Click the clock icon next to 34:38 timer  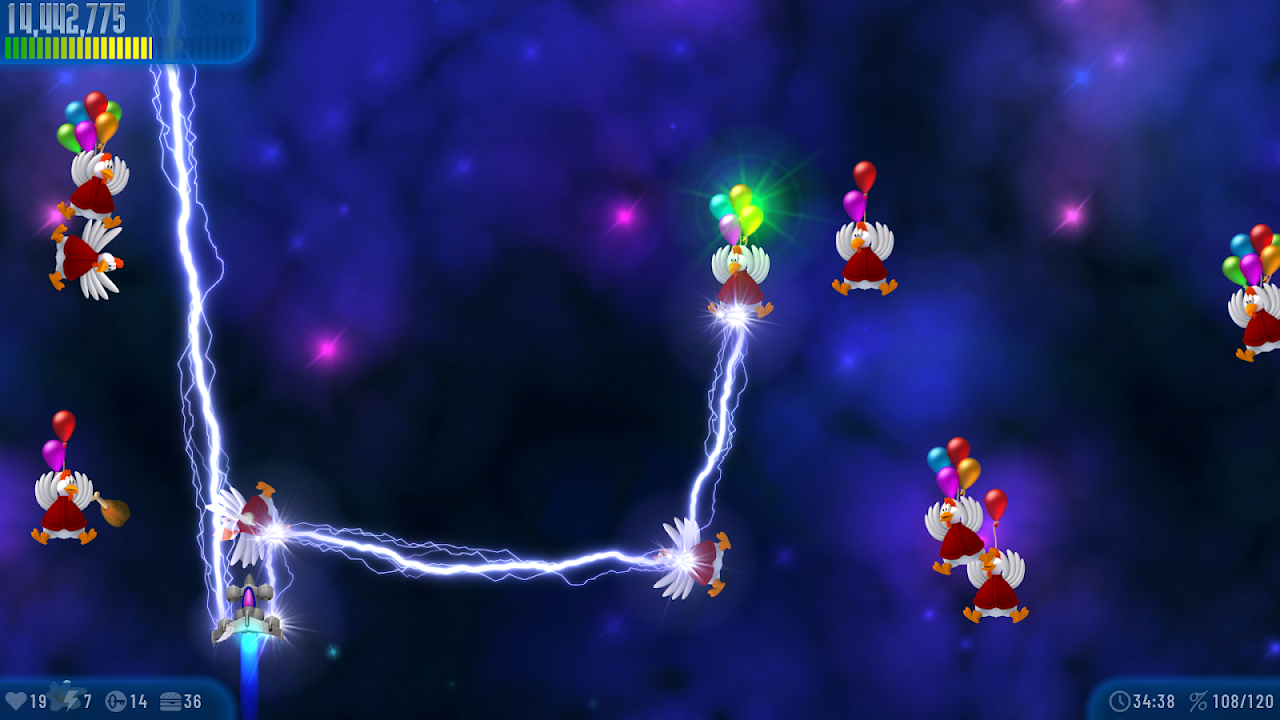click(x=1121, y=700)
